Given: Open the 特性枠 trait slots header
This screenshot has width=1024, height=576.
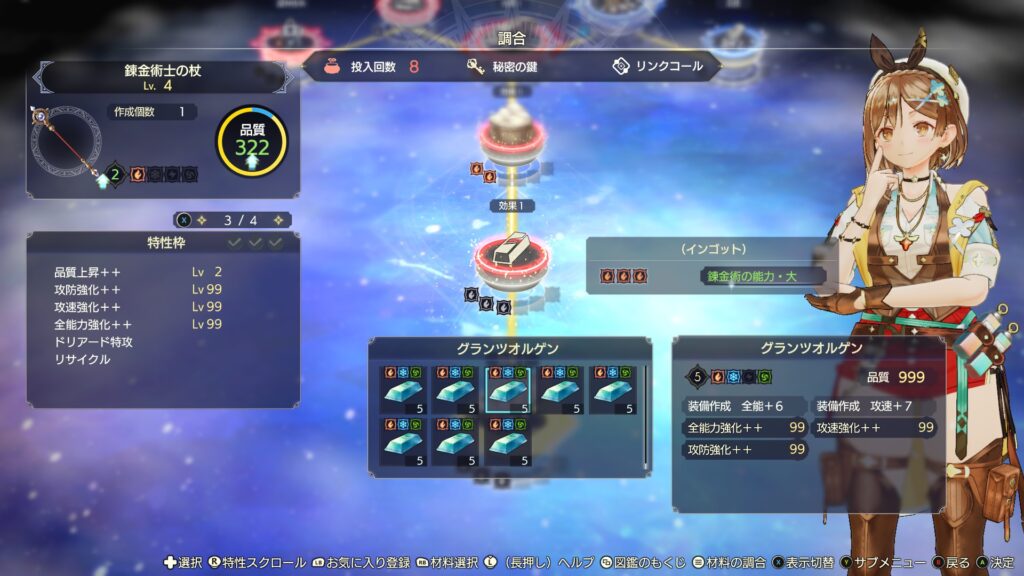Looking at the screenshot, I should (162, 242).
